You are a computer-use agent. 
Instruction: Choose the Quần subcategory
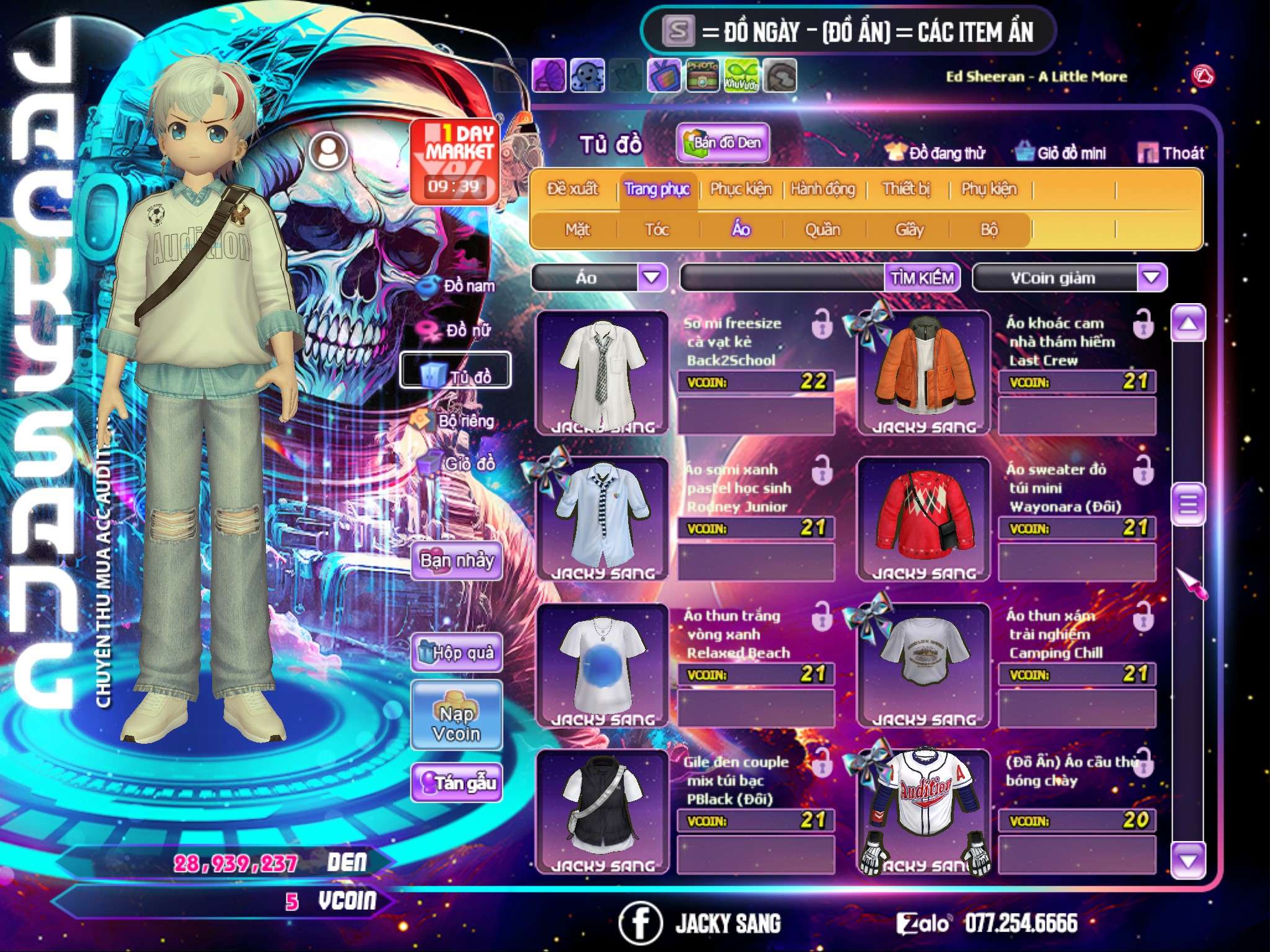(x=822, y=230)
